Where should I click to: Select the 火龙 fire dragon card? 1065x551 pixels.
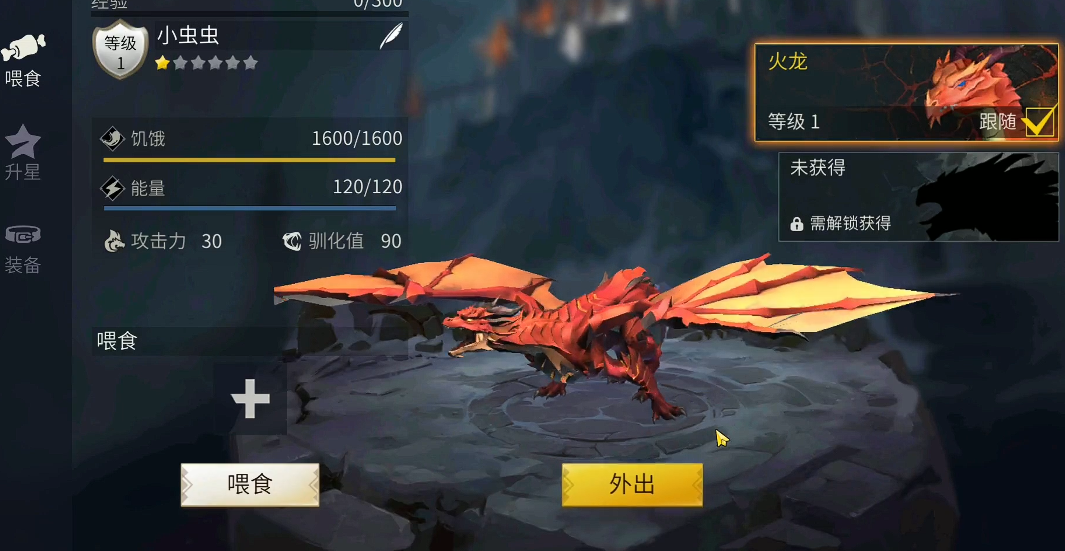880,90
